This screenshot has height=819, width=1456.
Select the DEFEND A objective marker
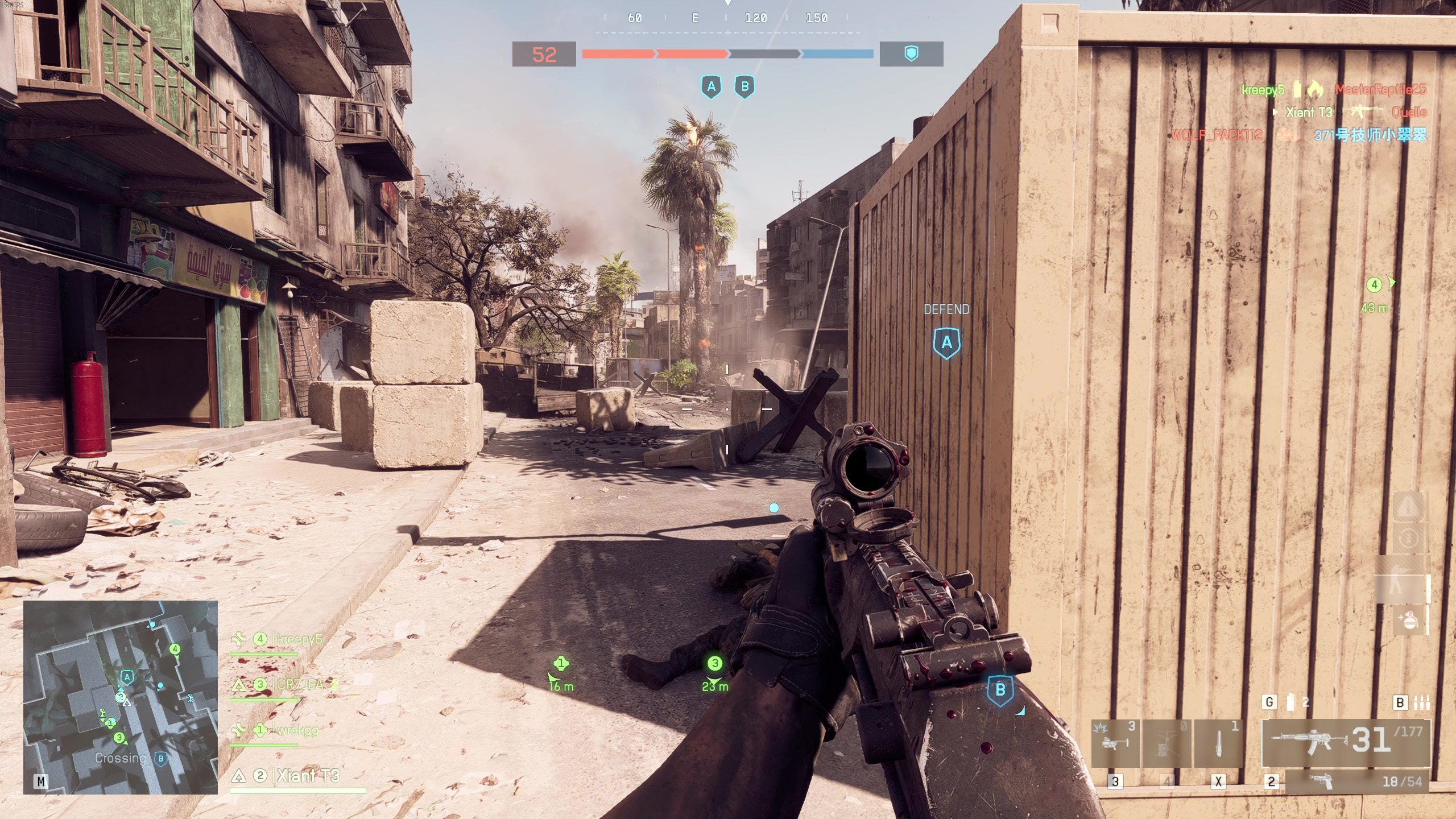coord(946,342)
